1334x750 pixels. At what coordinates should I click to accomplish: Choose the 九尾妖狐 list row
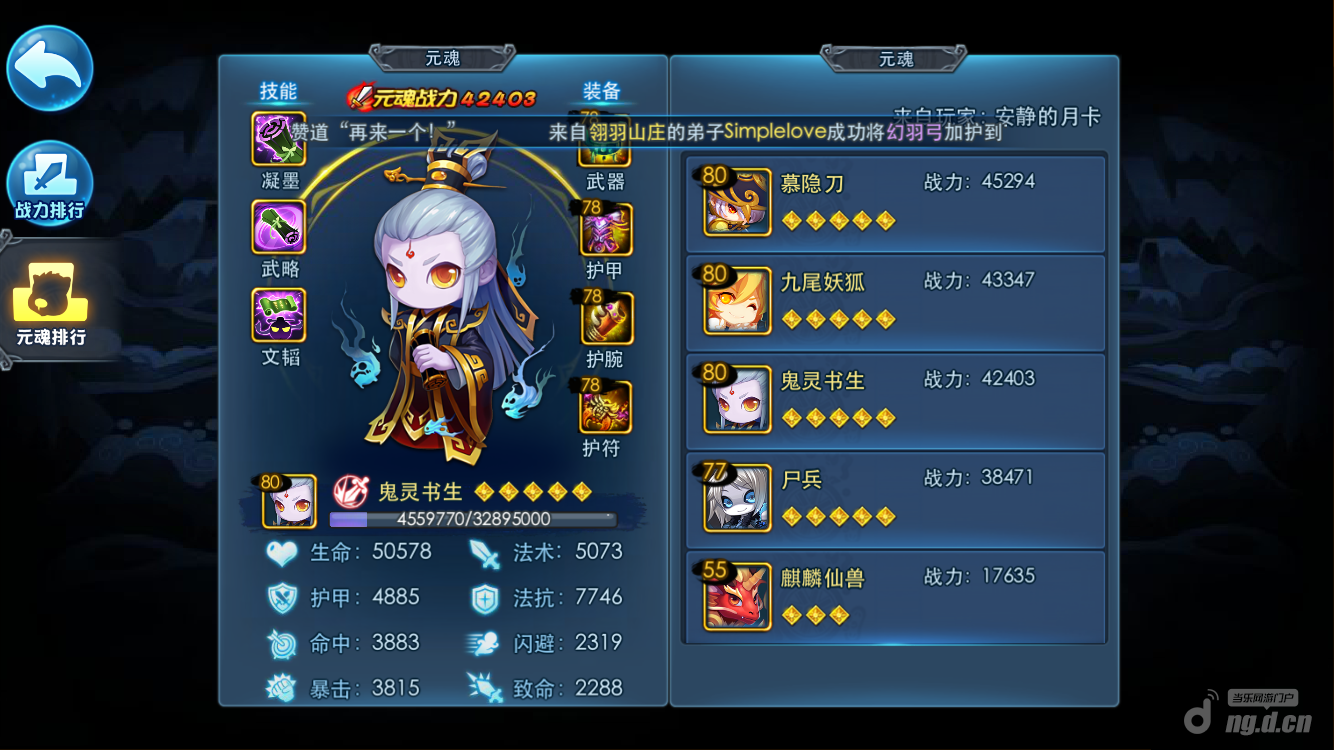coord(895,302)
